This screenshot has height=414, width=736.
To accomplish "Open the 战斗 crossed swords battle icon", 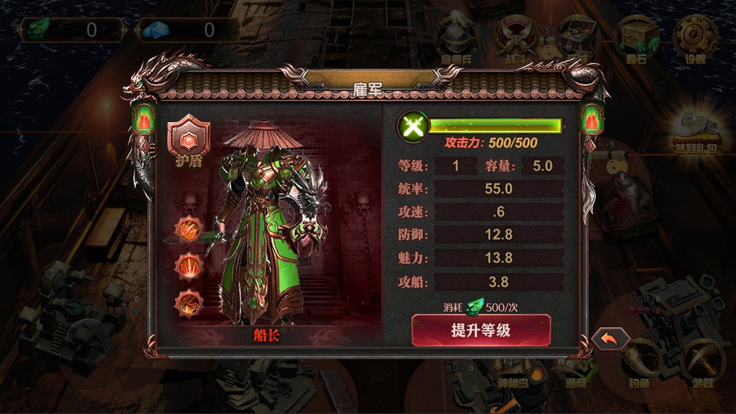I will pos(518,40).
